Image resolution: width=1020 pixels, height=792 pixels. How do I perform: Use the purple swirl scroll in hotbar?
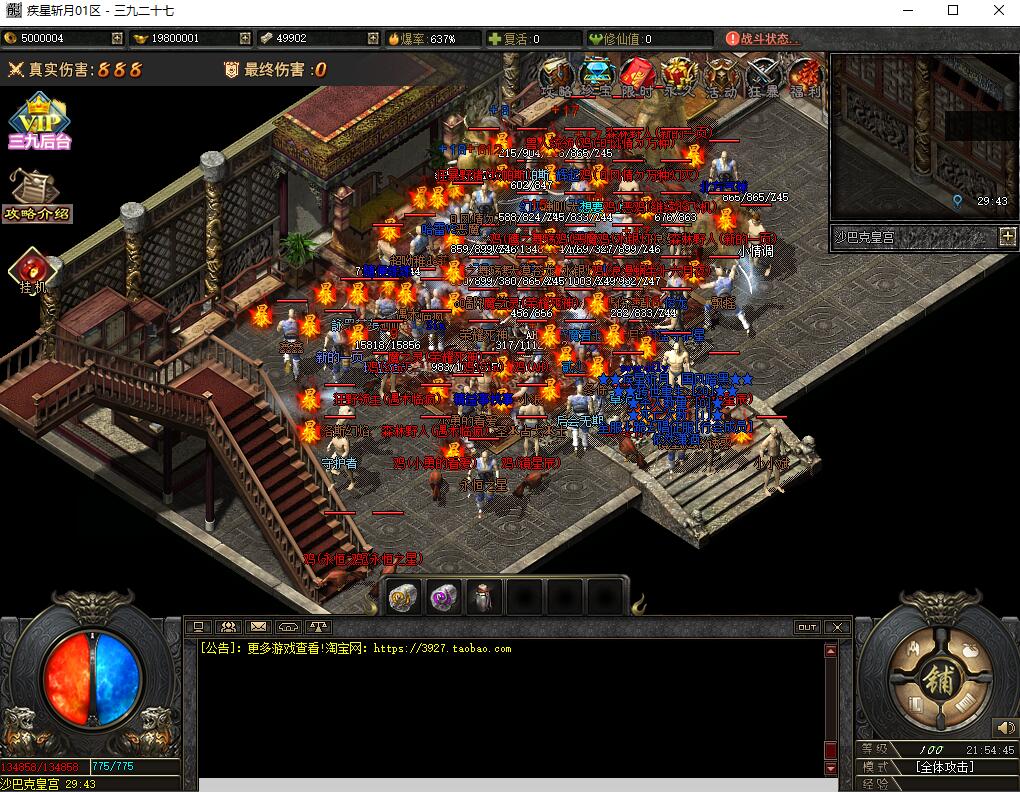click(x=443, y=597)
